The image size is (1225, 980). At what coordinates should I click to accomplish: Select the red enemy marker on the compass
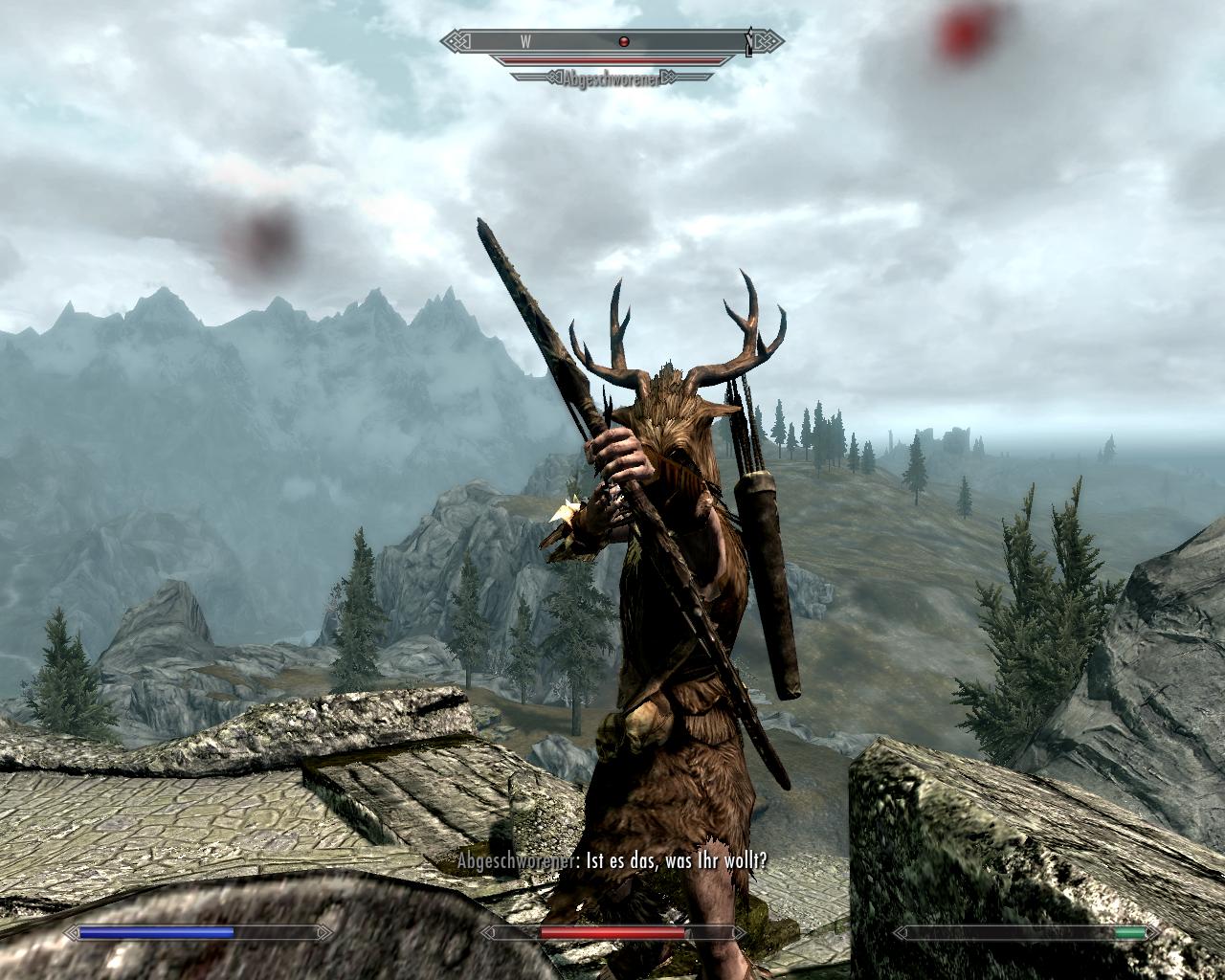tap(624, 41)
